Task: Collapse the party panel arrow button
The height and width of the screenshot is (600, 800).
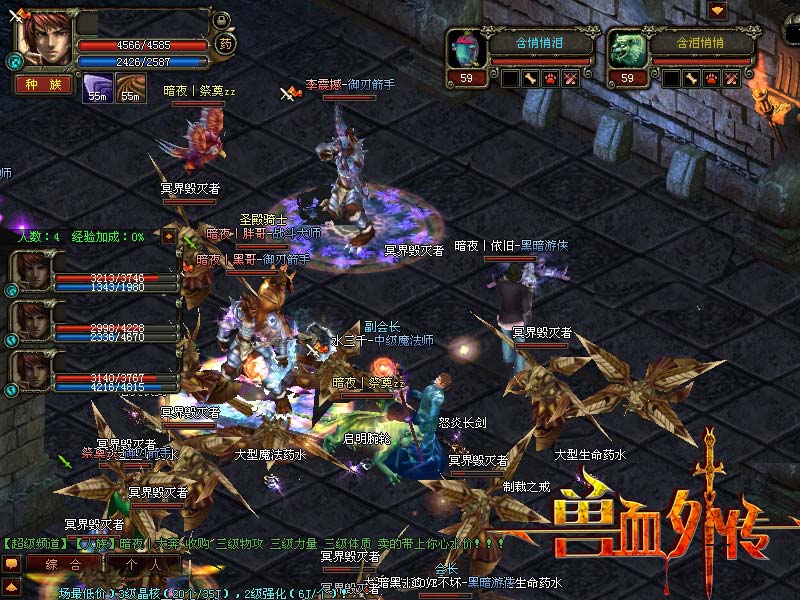Action: tap(169, 238)
